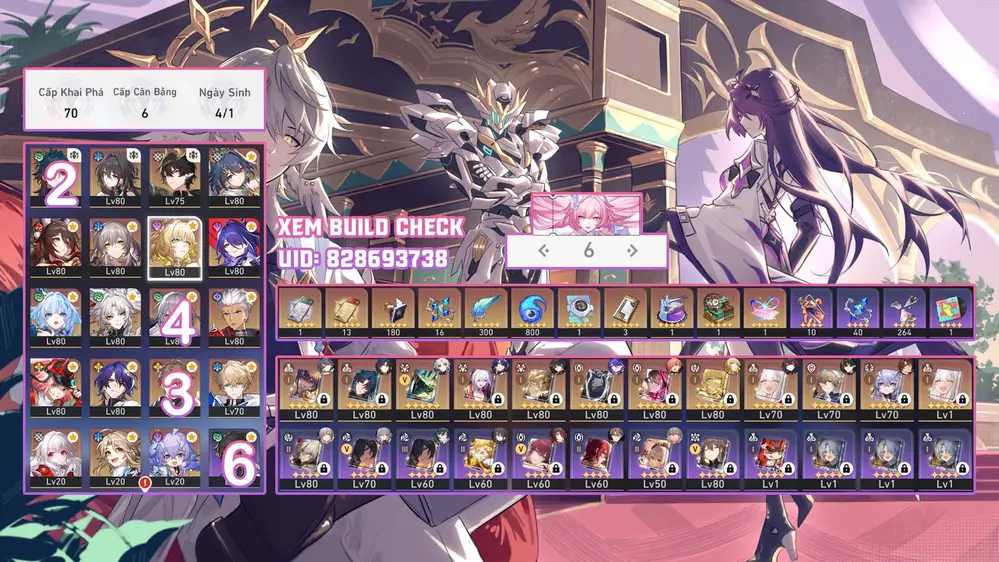This screenshot has width=999, height=562.
Task: Advance to the next page with the right arrow
Action: [x=632, y=251]
